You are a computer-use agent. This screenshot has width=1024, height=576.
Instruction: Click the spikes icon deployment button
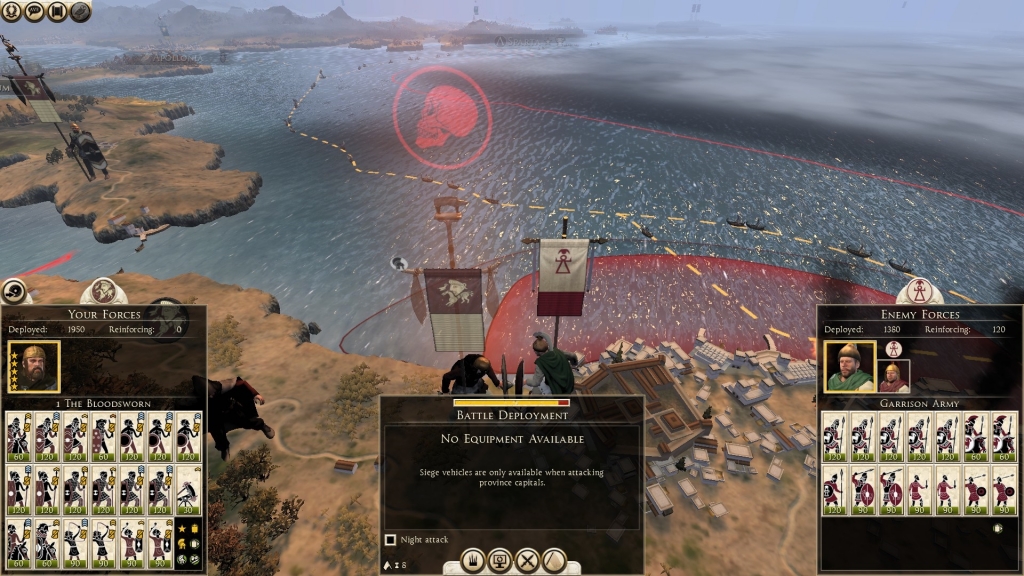473,561
